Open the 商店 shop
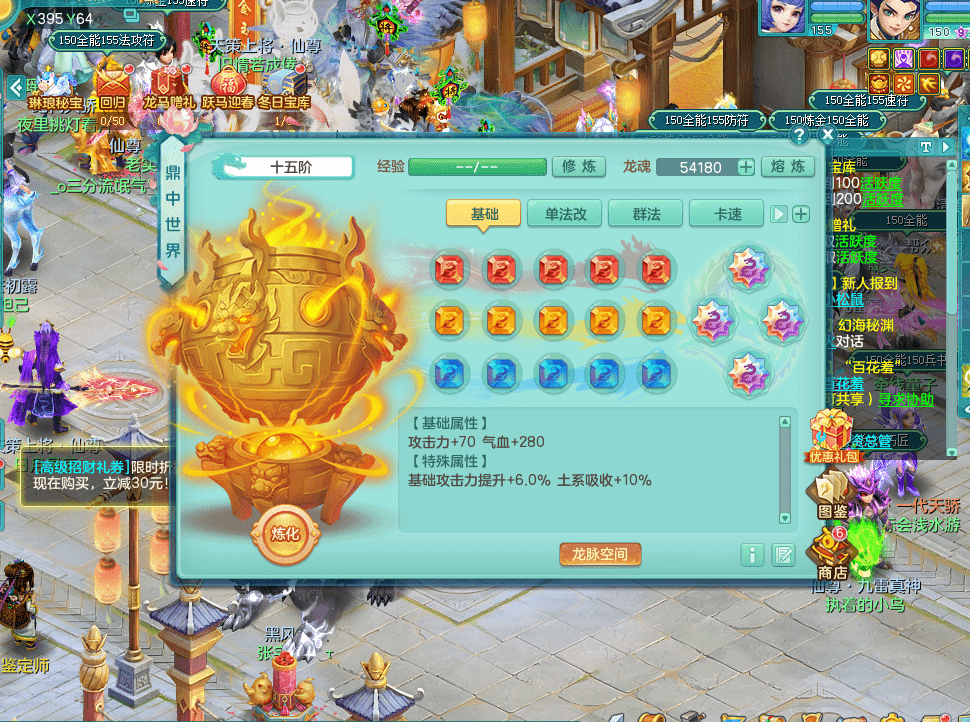 (x=832, y=555)
